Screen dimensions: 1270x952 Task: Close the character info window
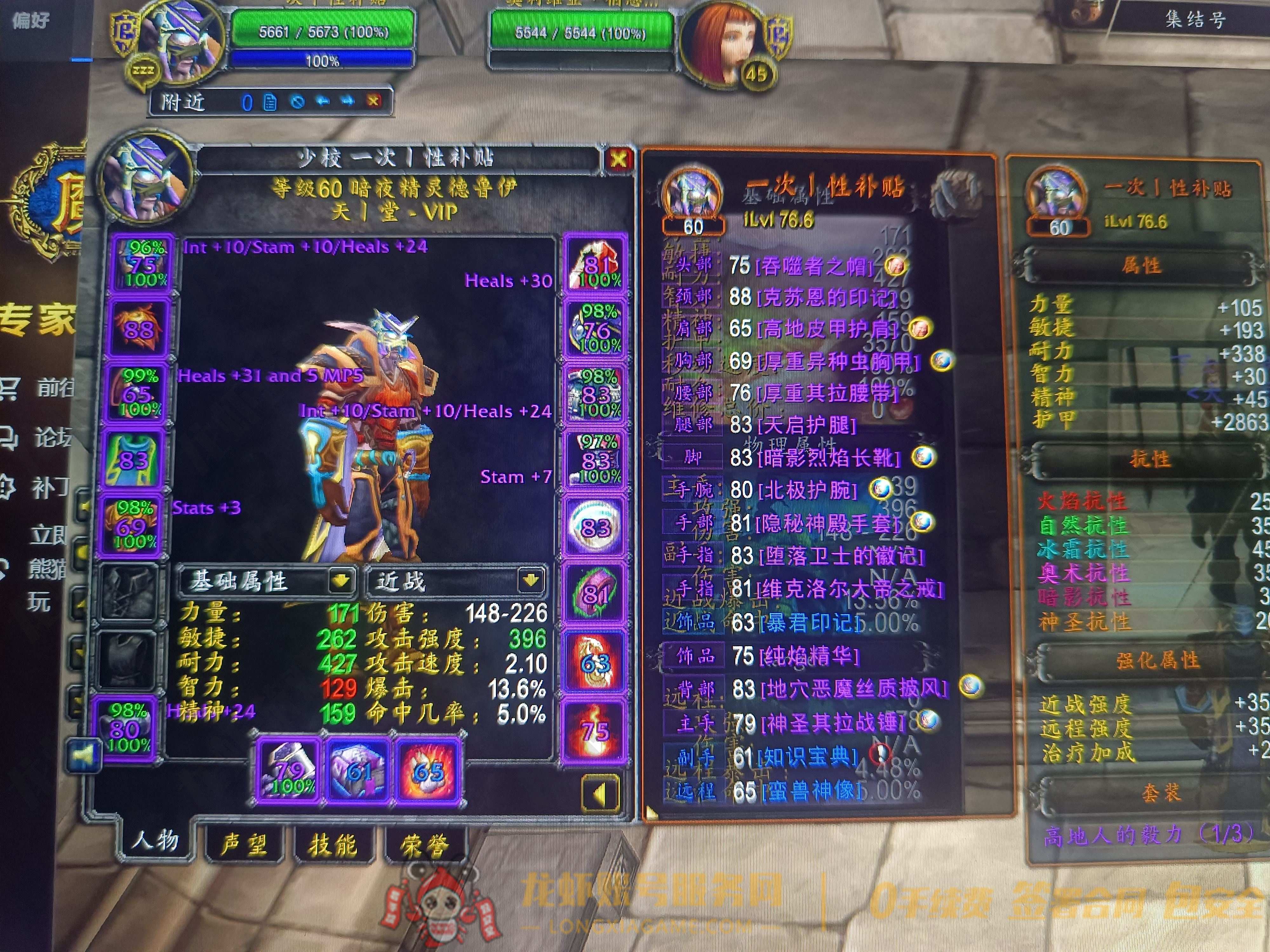pyautogui.click(x=618, y=159)
